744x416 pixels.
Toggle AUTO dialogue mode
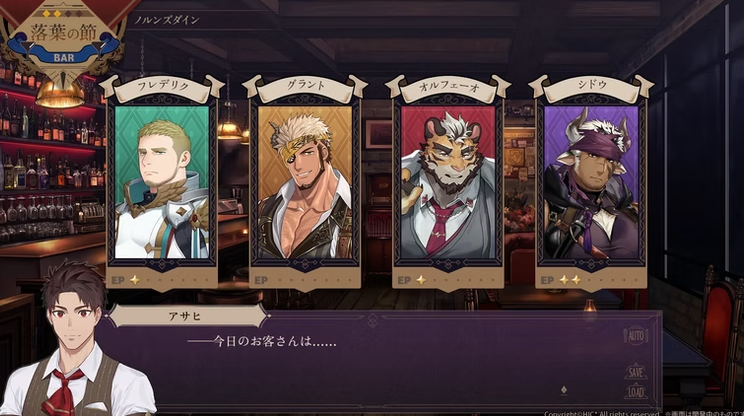click(636, 335)
